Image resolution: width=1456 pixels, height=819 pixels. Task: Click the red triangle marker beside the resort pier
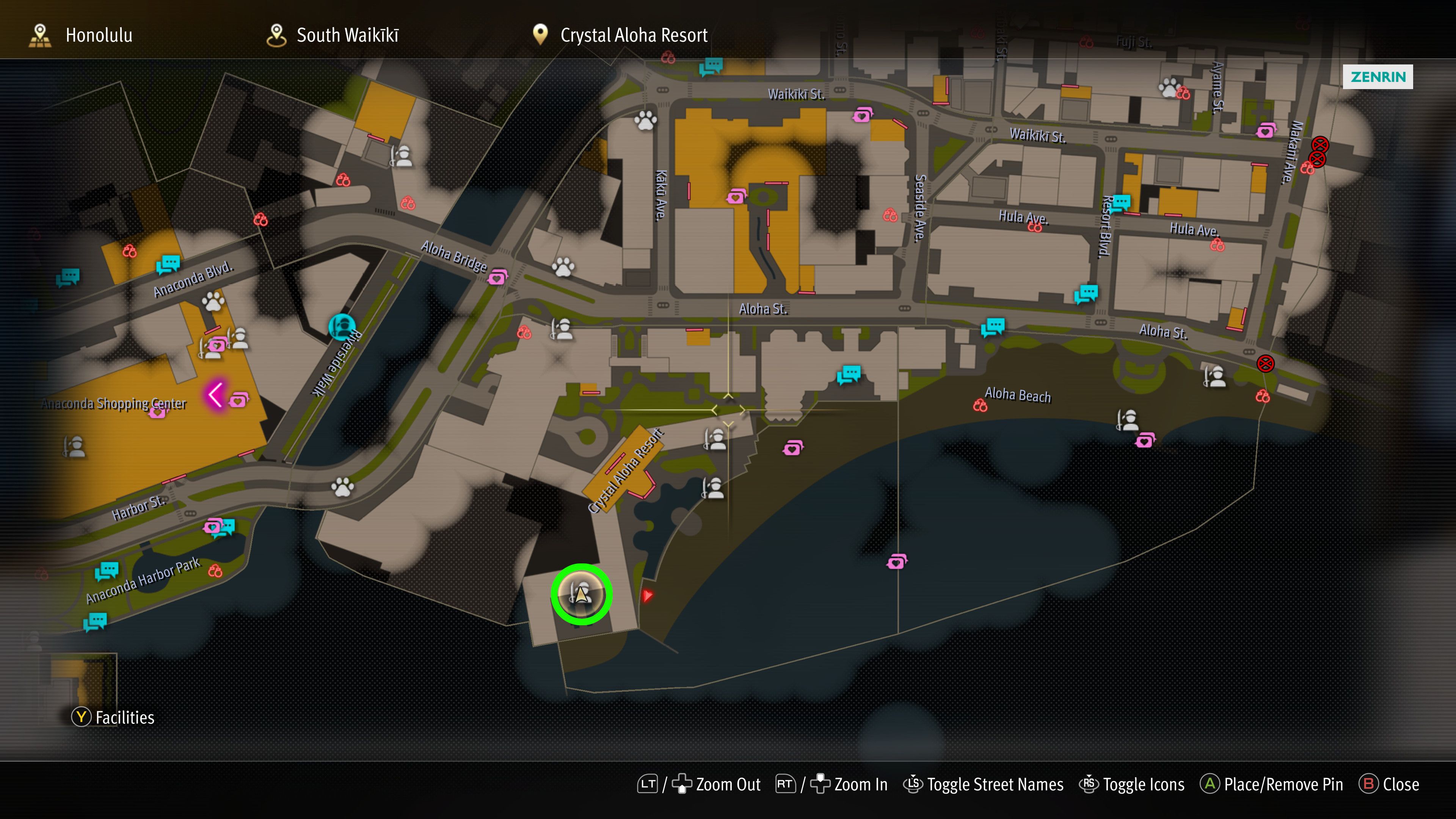(647, 595)
